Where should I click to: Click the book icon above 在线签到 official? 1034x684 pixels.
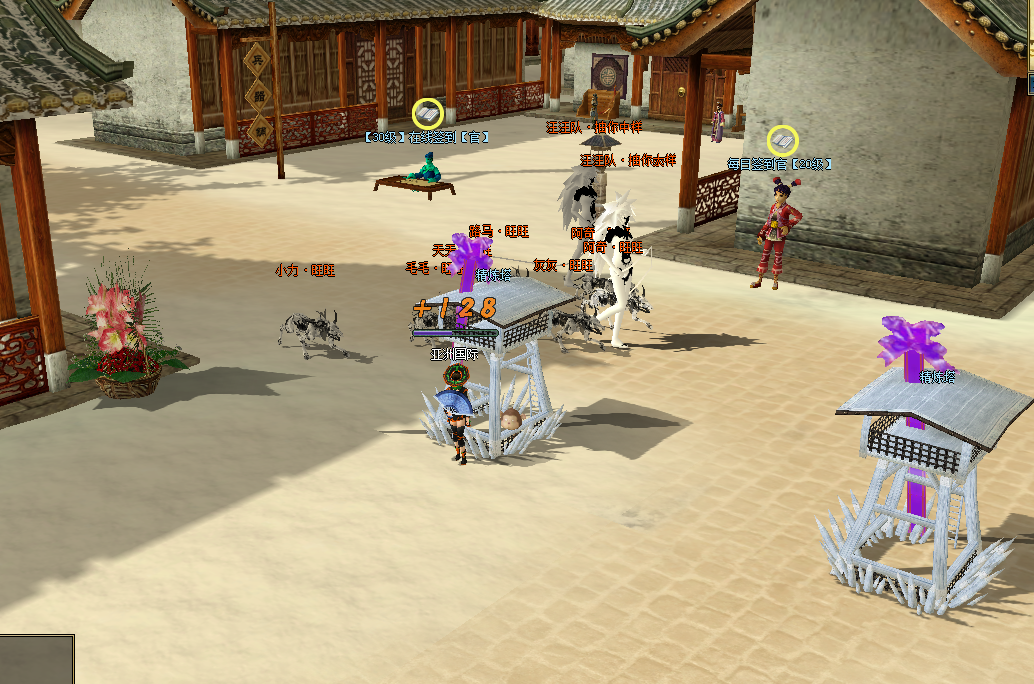click(428, 114)
